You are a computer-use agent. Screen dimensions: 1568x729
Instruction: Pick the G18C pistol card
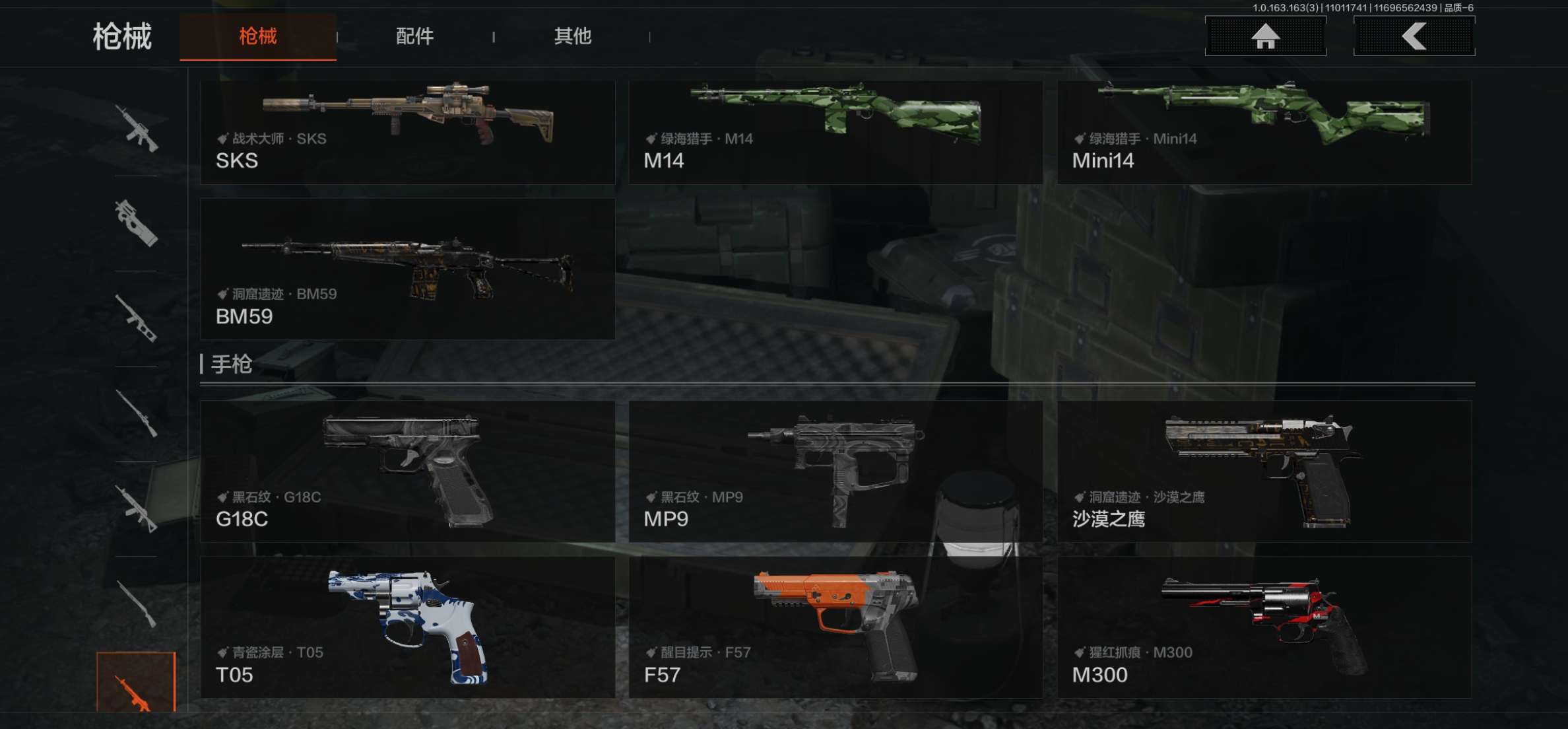(407, 471)
